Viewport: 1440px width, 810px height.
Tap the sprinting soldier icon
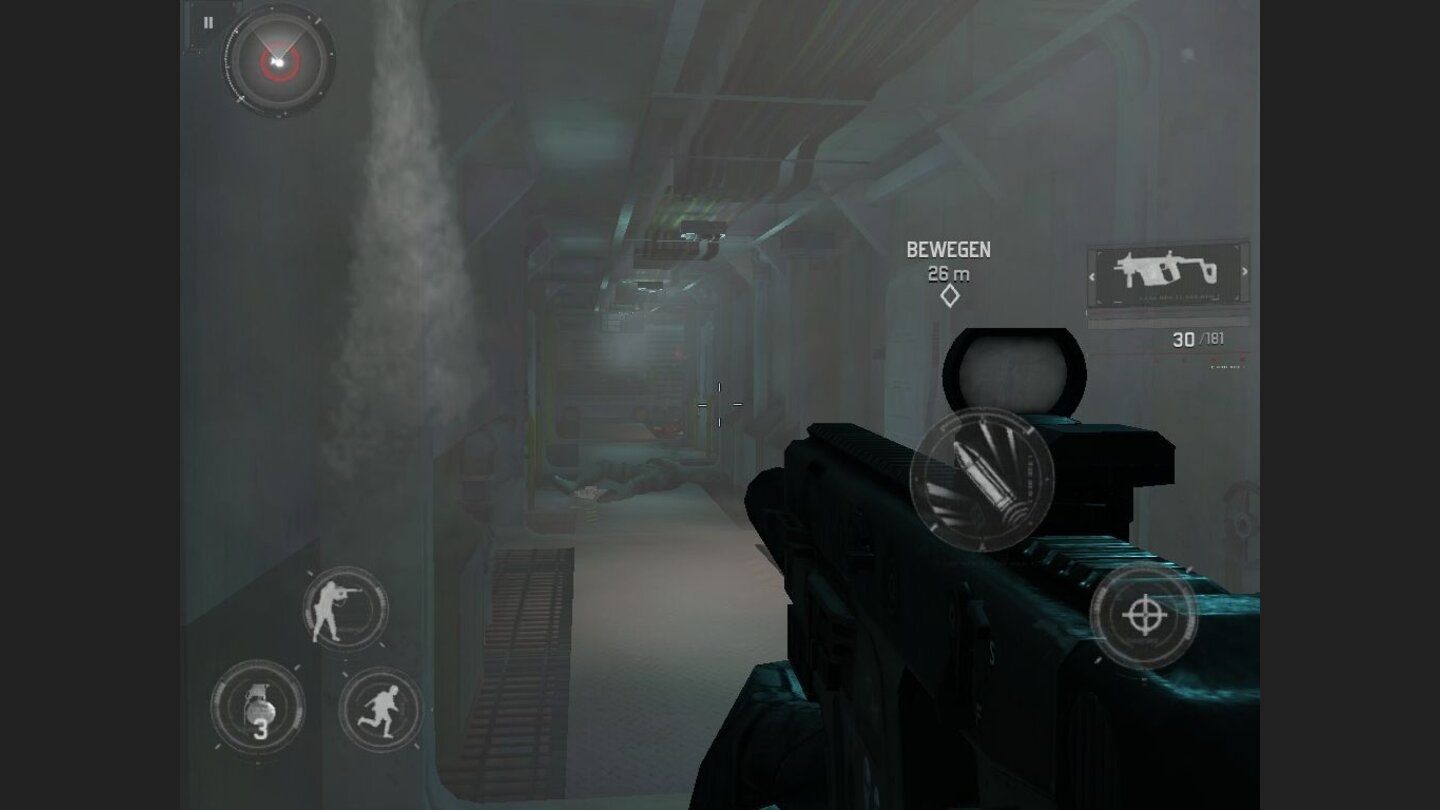tap(378, 712)
